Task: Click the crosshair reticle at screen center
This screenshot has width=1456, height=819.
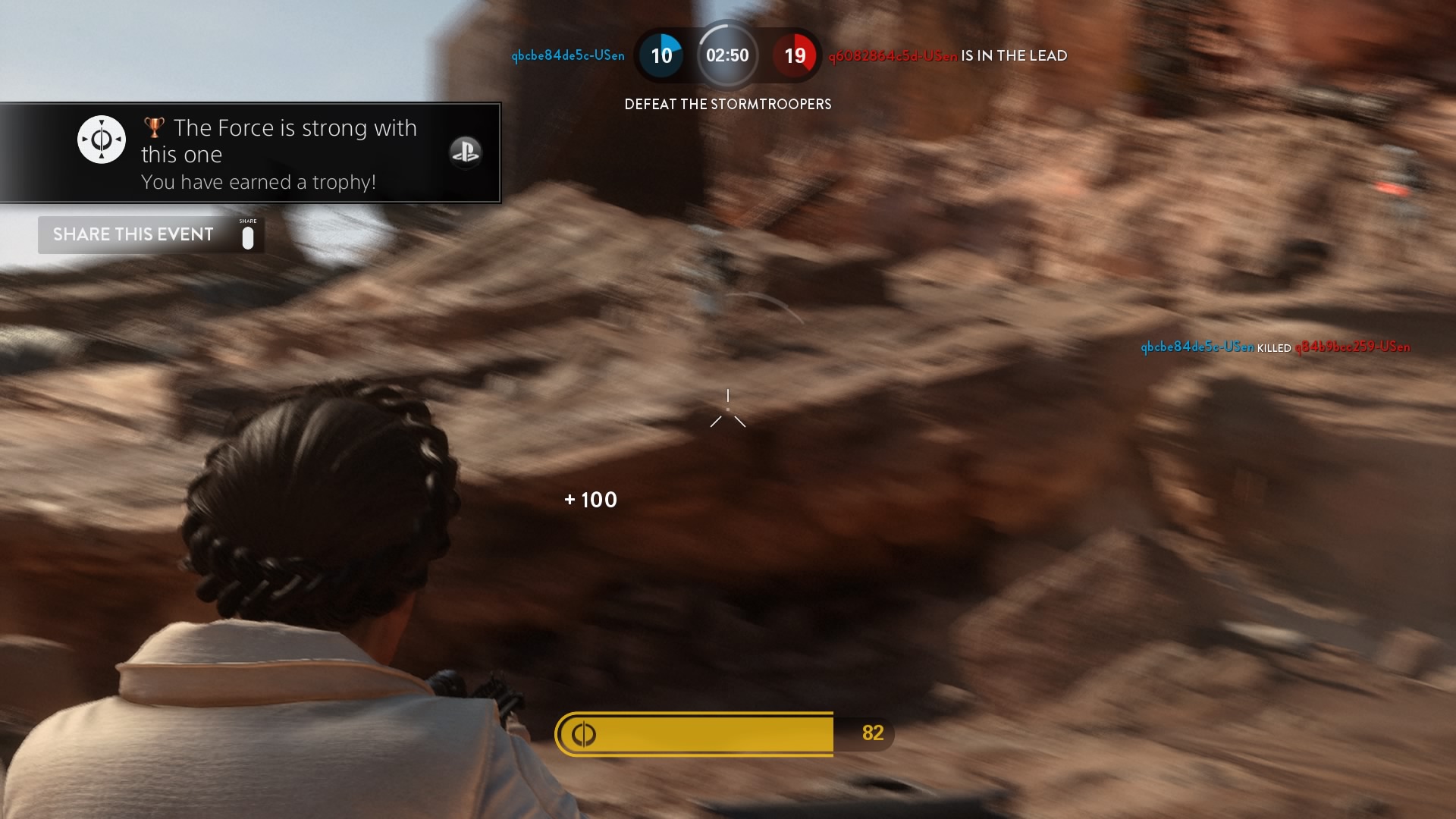Action: (x=728, y=409)
